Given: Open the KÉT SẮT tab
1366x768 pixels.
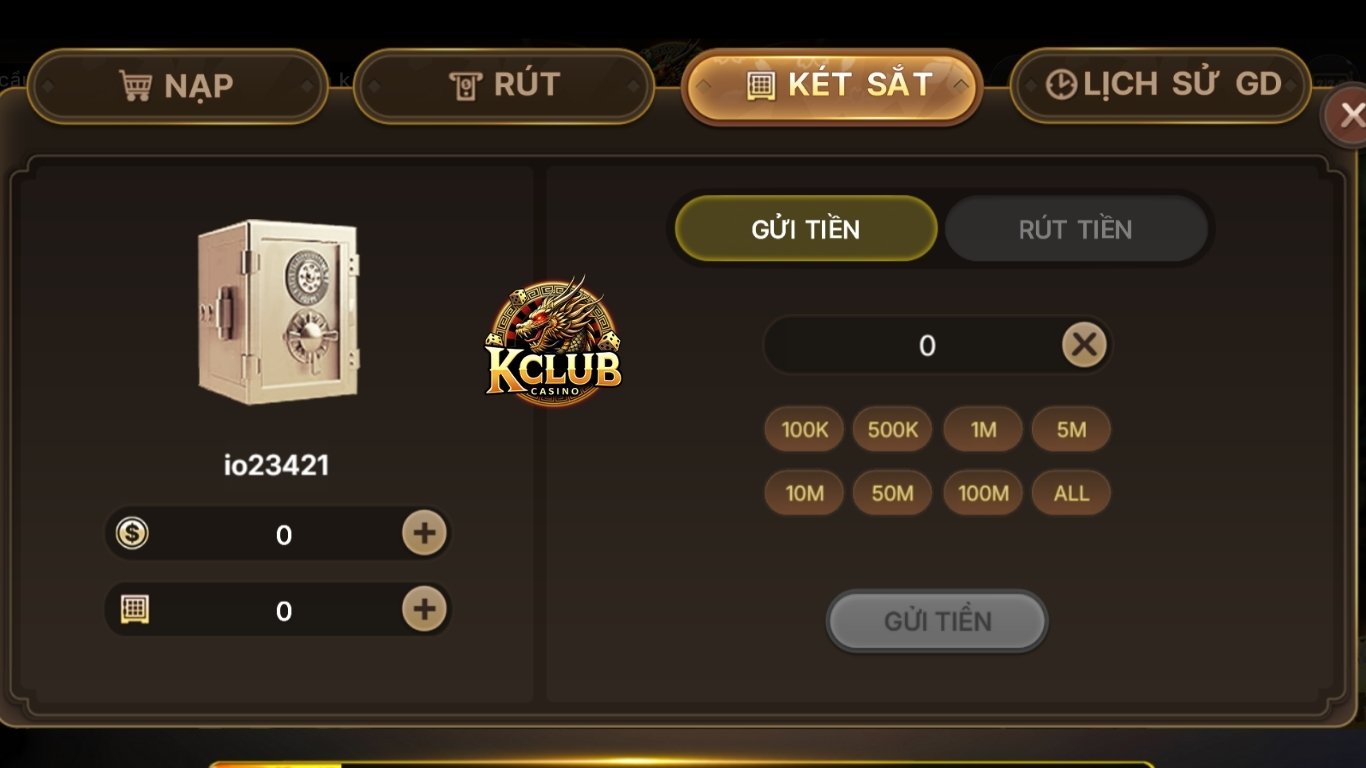Looking at the screenshot, I should point(832,85).
